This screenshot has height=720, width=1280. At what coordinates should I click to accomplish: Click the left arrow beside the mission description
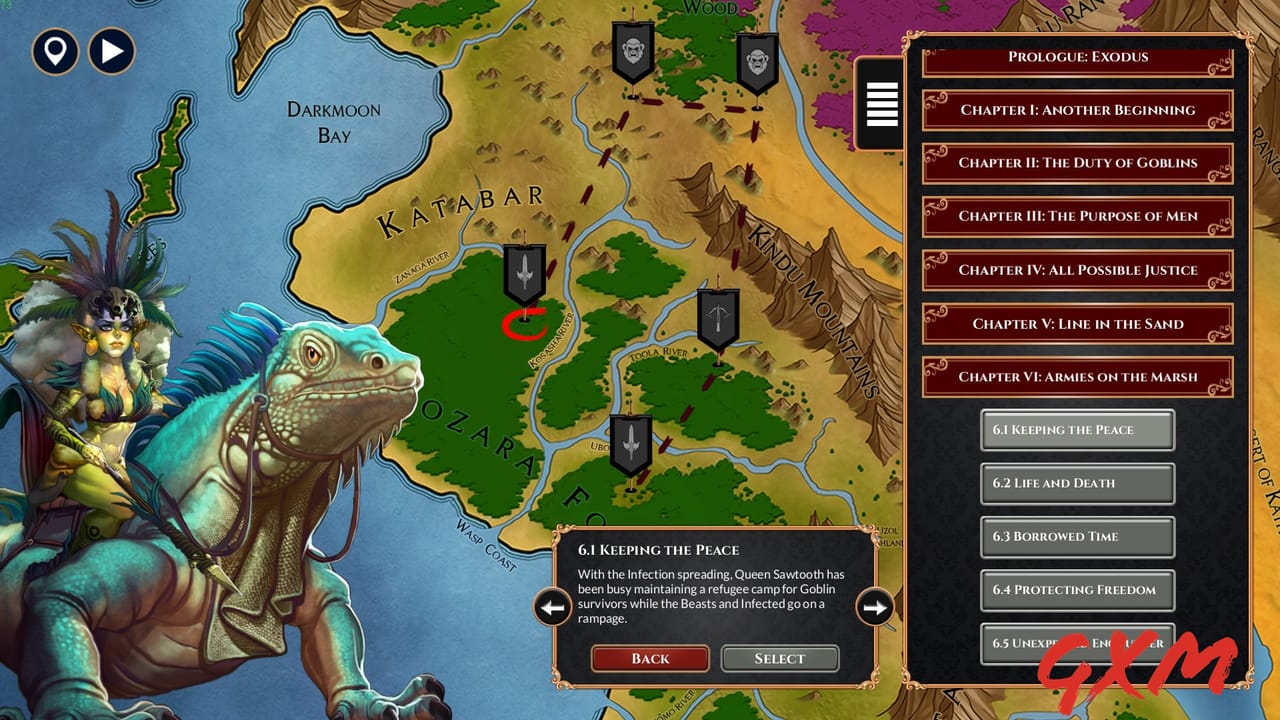[x=551, y=607]
